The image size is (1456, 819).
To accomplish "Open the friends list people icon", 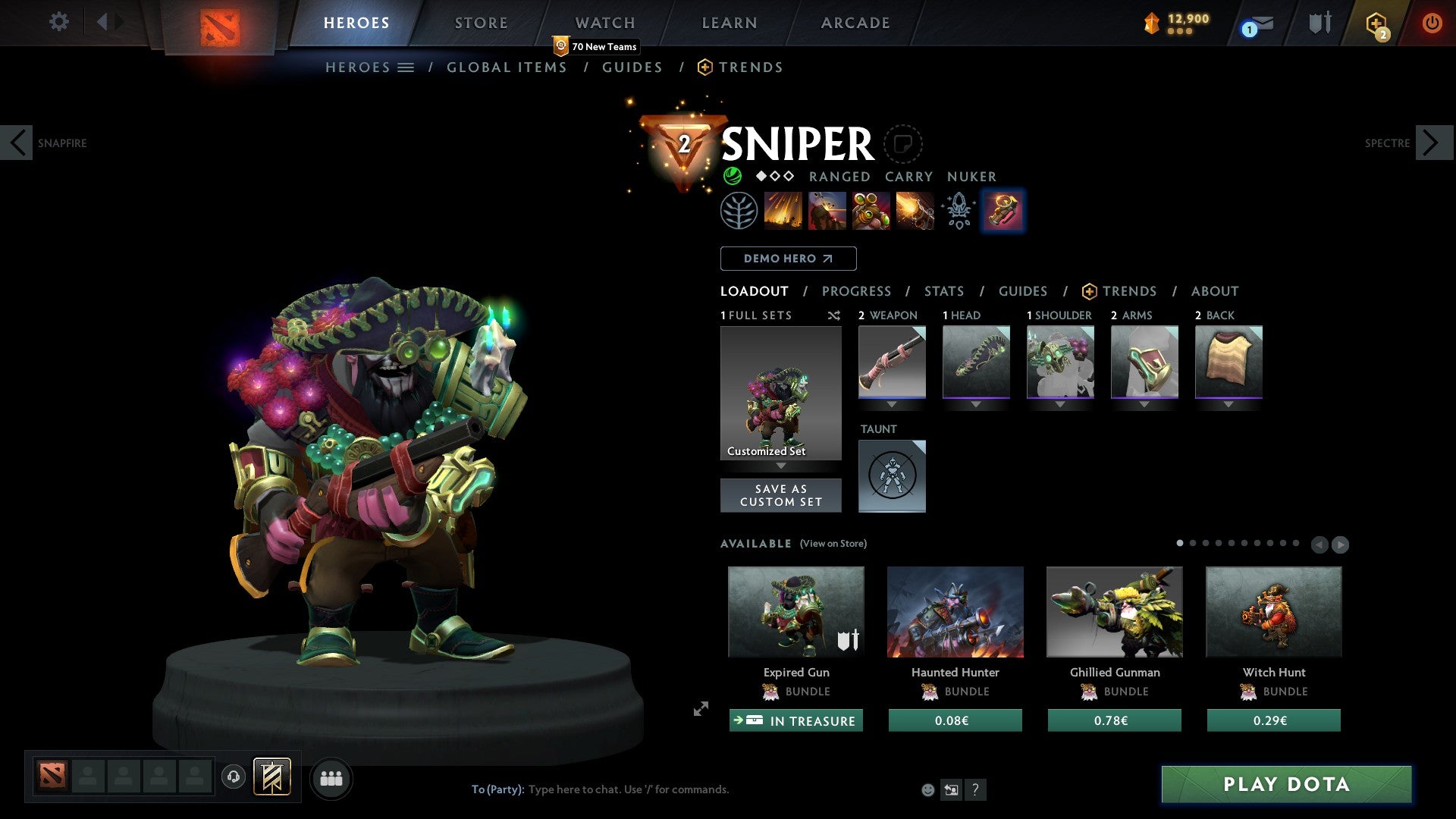I will [331, 777].
